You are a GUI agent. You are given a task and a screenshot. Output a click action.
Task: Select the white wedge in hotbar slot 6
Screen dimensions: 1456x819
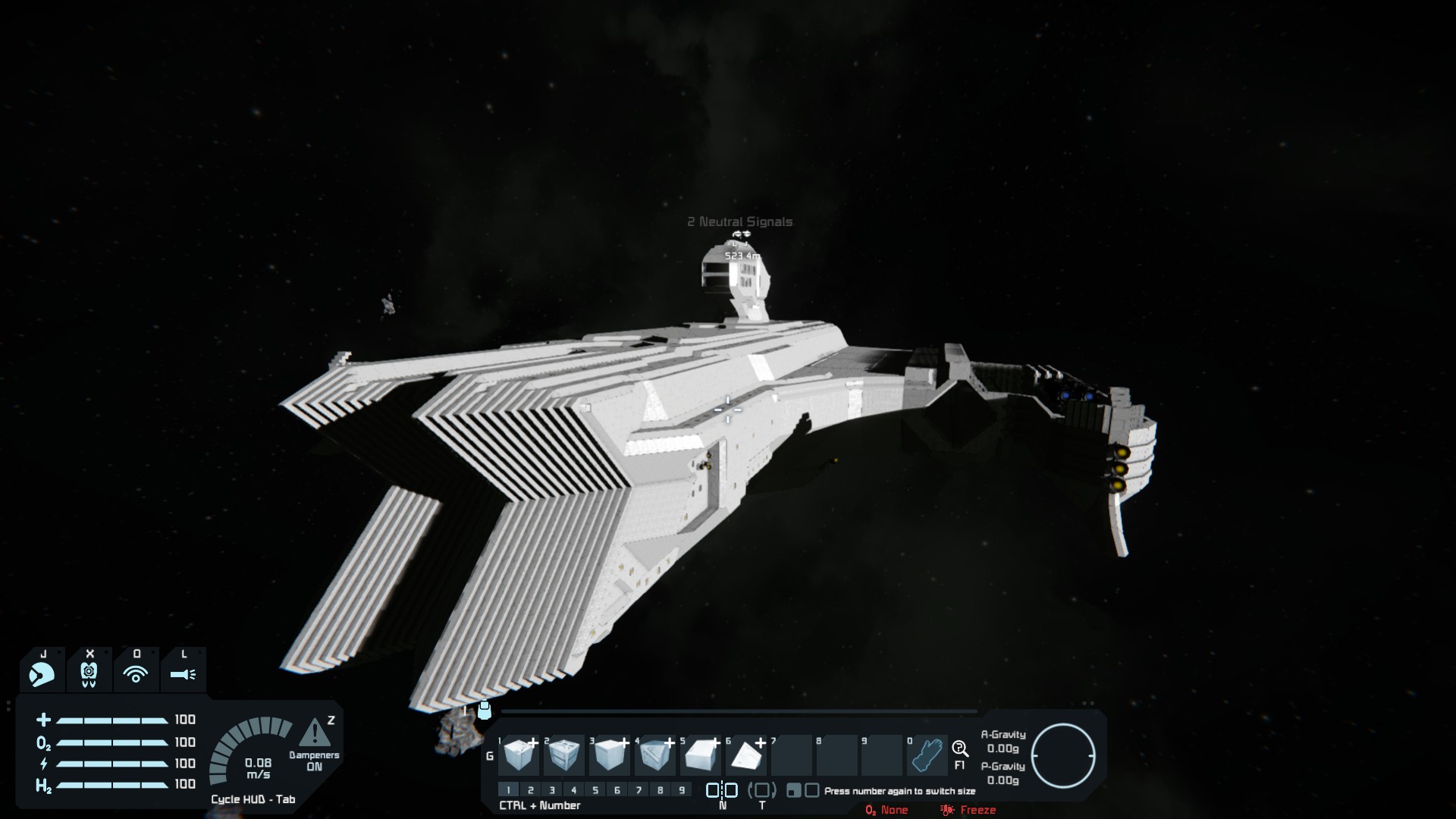pos(746,755)
